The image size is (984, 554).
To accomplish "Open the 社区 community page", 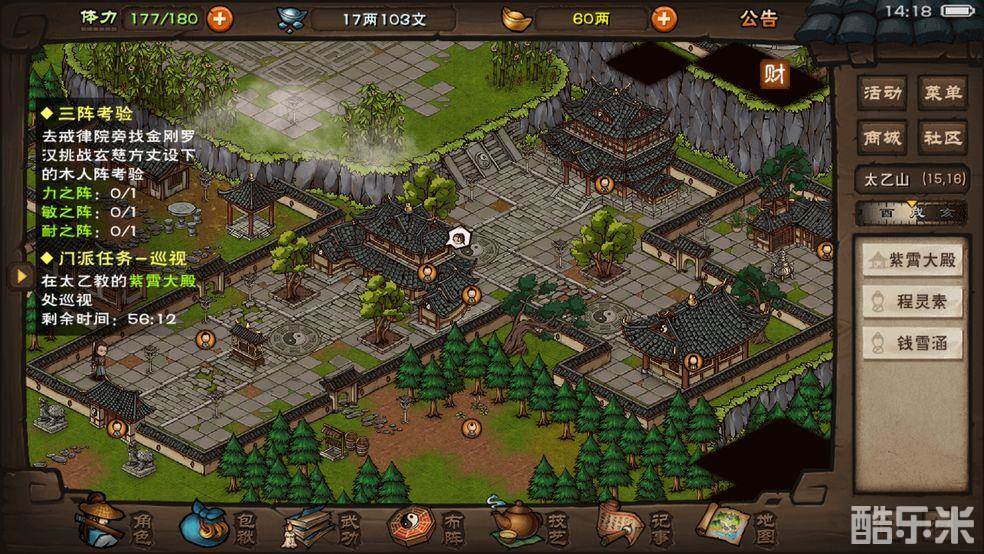I will point(942,137).
